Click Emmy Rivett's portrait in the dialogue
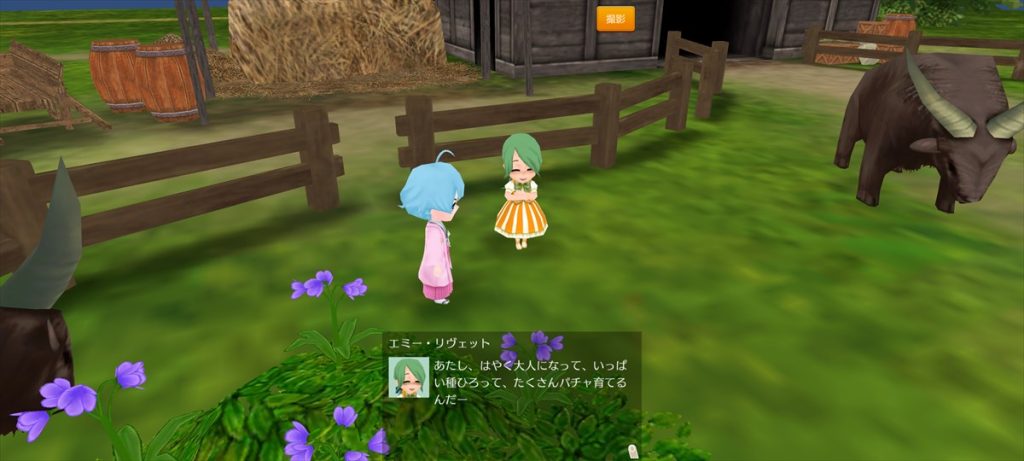The height and width of the screenshot is (461, 1024). click(x=408, y=378)
